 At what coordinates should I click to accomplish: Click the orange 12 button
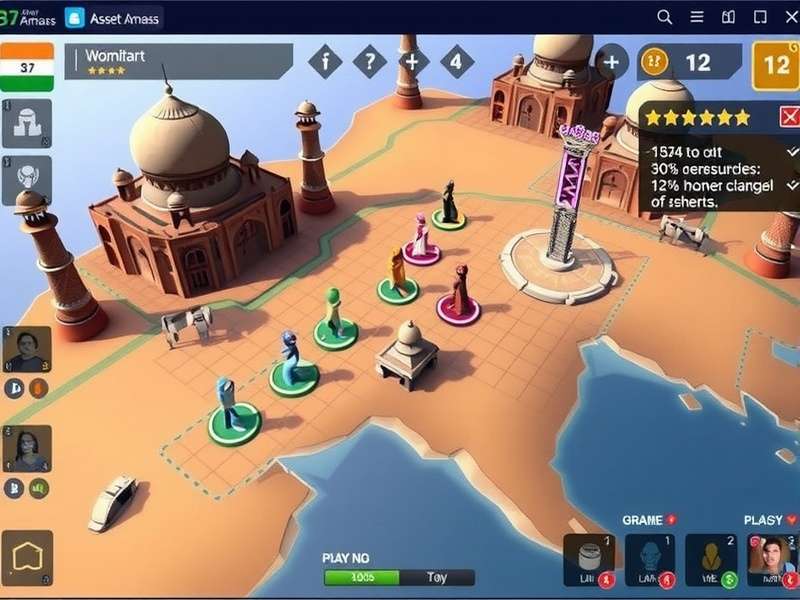pos(776,65)
